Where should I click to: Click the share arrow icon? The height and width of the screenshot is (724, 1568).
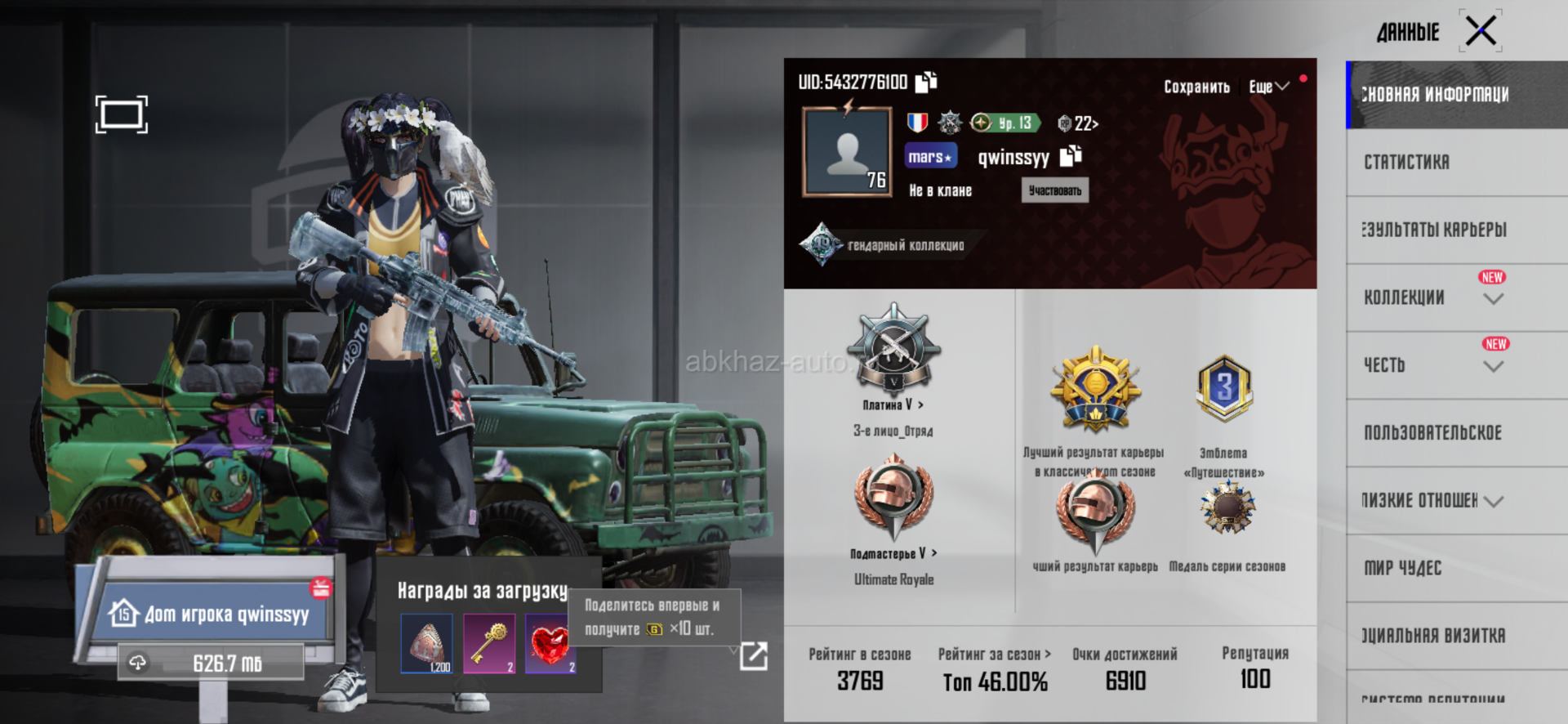[x=753, y=655]
